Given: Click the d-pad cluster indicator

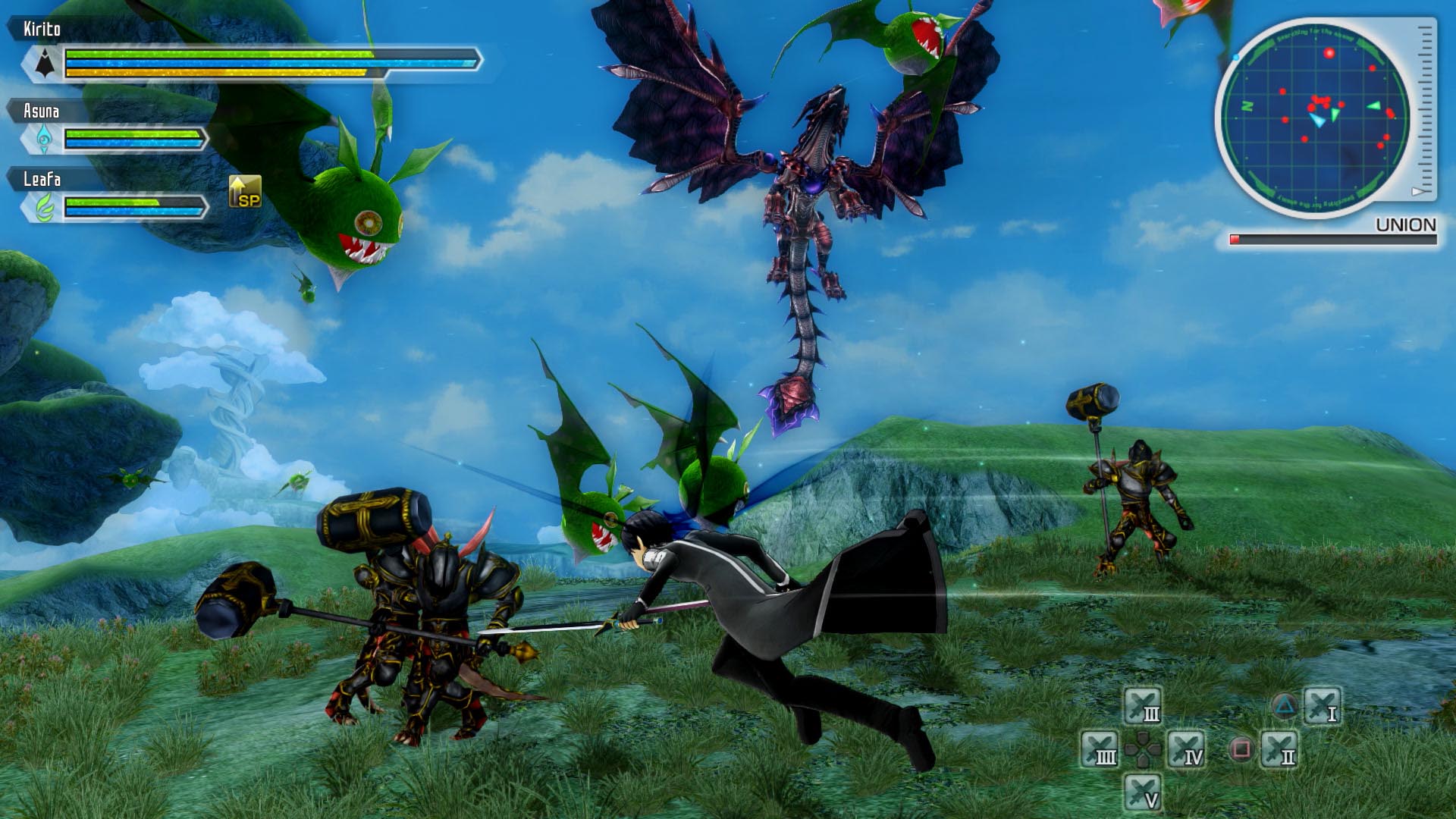Looking at the screenshot, I should click(x=1142, y=751).
